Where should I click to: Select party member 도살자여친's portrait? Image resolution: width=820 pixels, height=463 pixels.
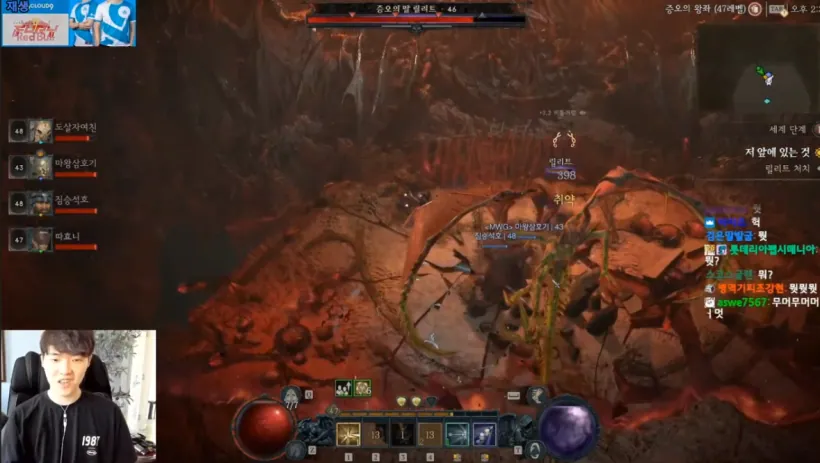(41, 131)
